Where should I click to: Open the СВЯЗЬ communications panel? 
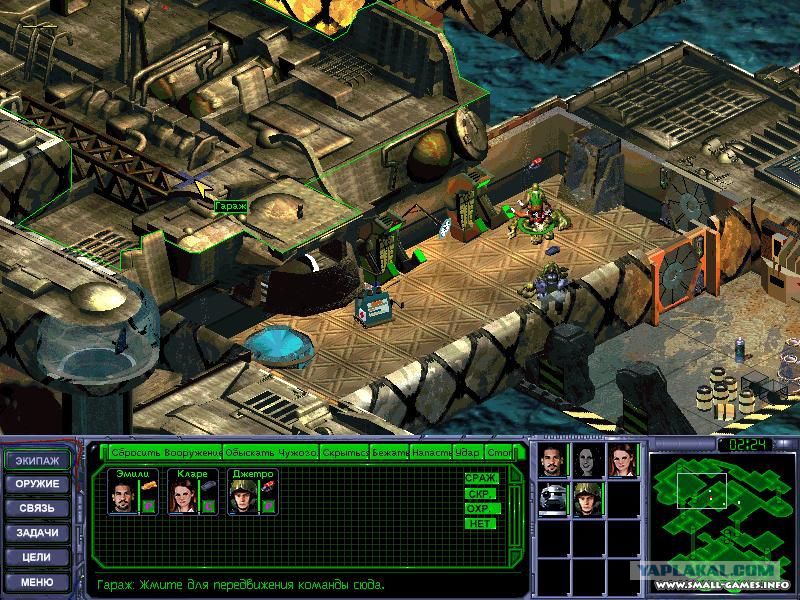point(39,509)
